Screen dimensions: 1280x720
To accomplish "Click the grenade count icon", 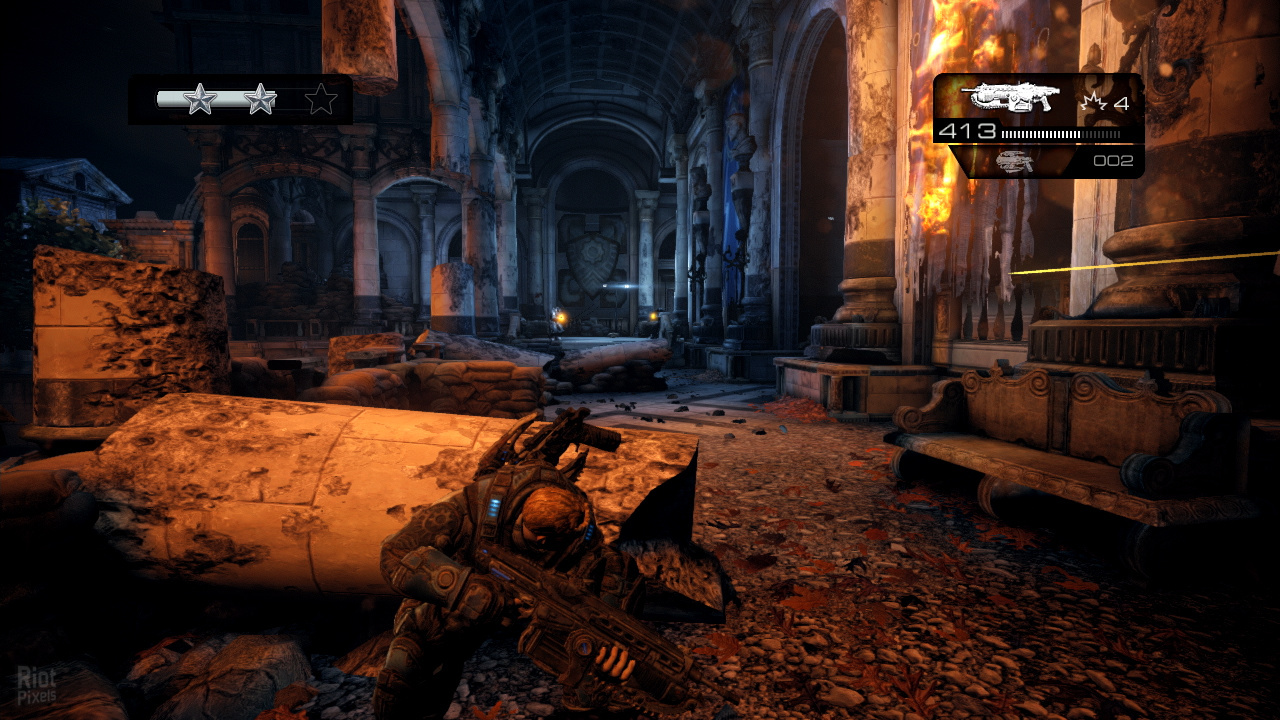I will [x=1092, y=102].
